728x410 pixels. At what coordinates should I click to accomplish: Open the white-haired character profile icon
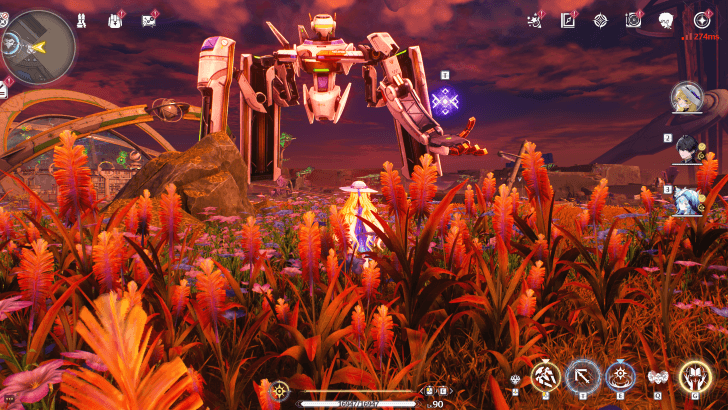[x=666, y=19]
